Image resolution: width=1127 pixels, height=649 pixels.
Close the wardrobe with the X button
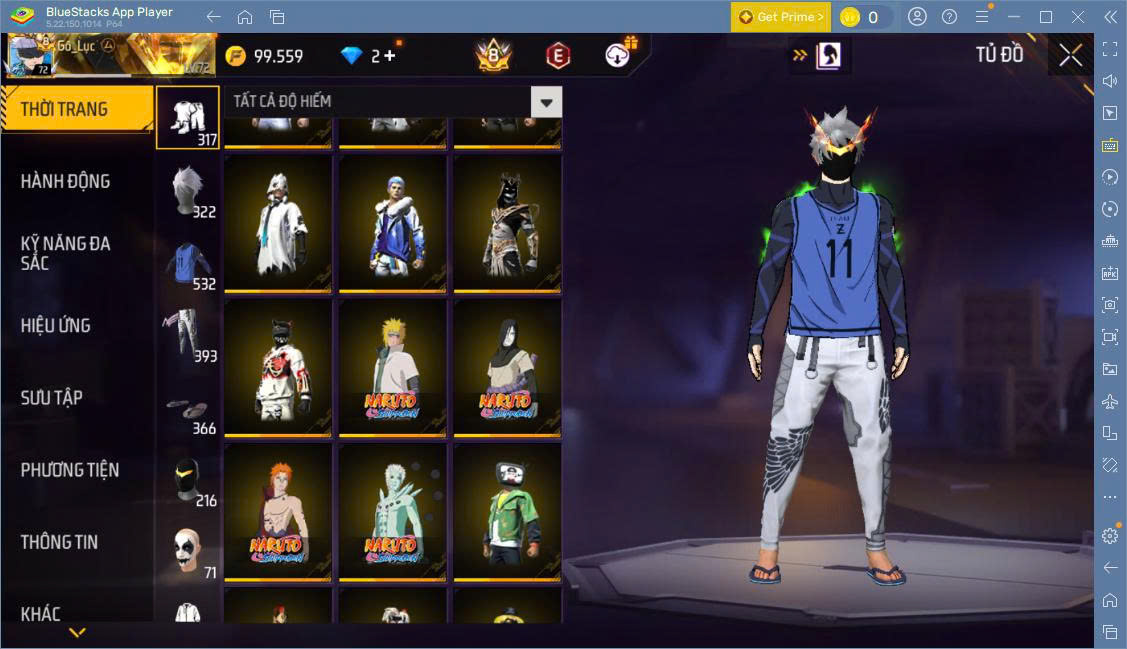(x=1070, y=56)
